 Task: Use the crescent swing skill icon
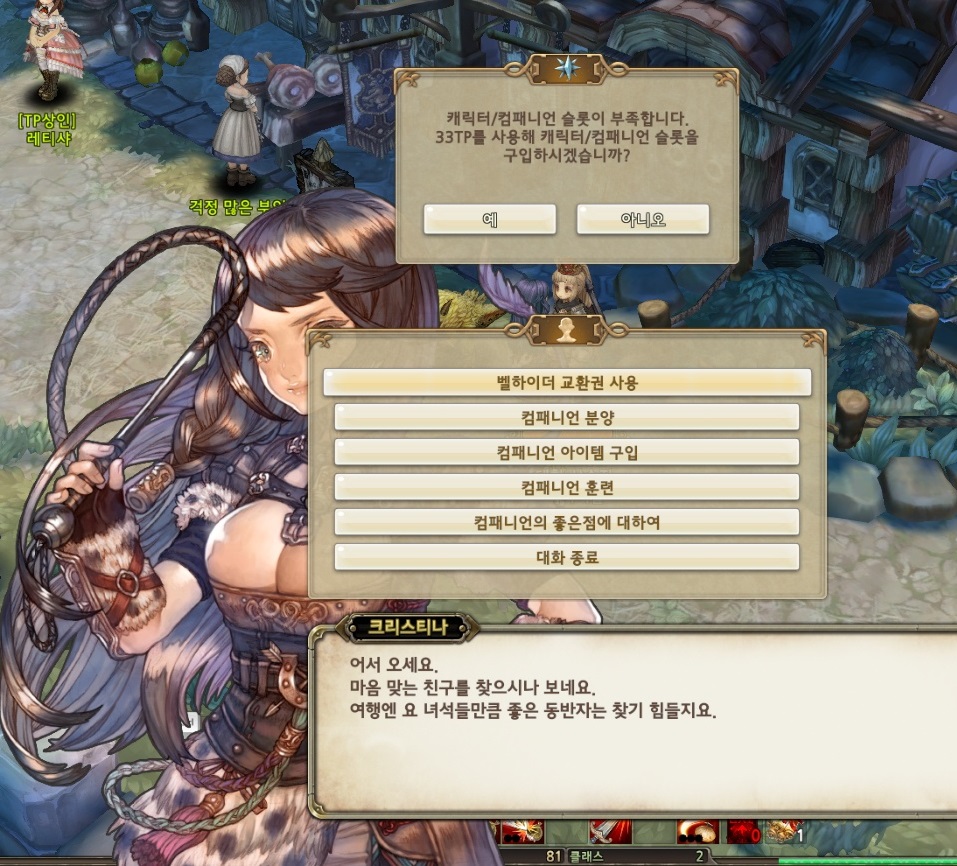click(x=696, y=832)
